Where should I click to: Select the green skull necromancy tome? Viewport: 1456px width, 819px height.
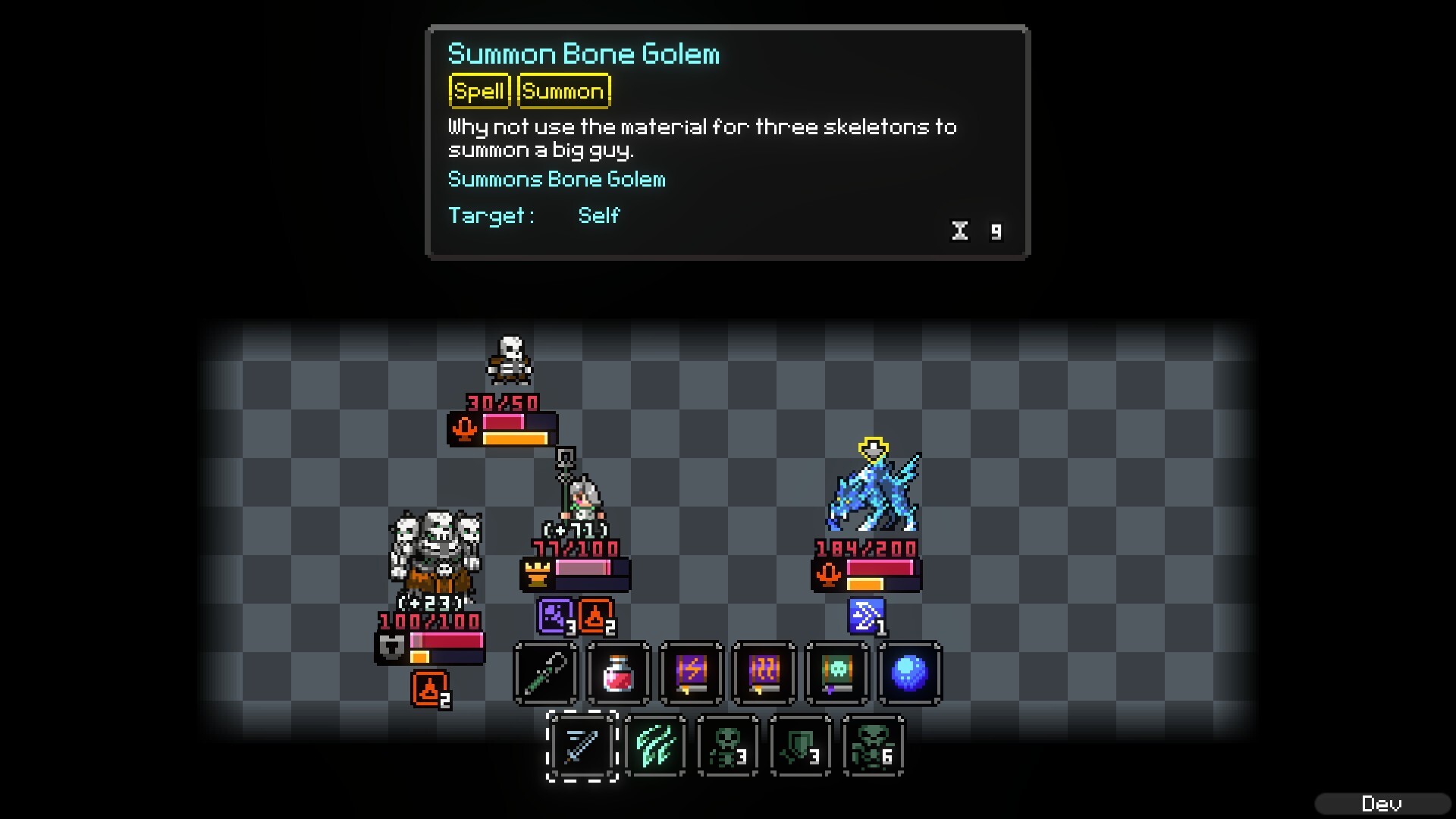[835, 673]
